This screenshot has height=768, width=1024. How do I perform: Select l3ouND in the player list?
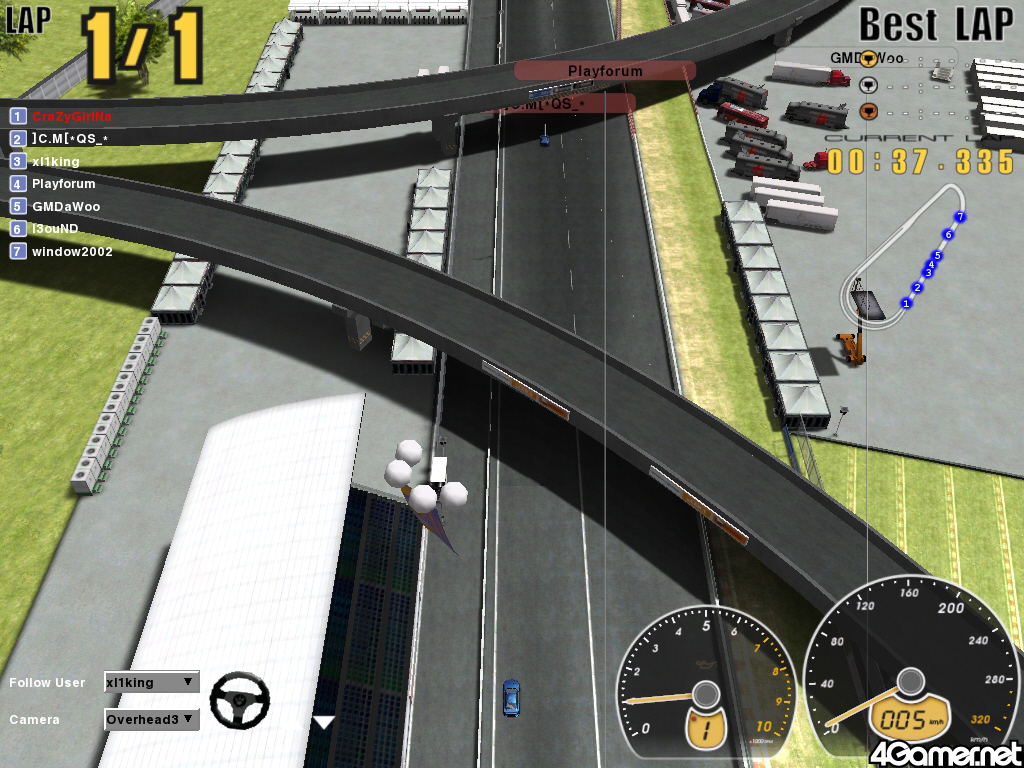pyautogui.click(x=54, y=229)
